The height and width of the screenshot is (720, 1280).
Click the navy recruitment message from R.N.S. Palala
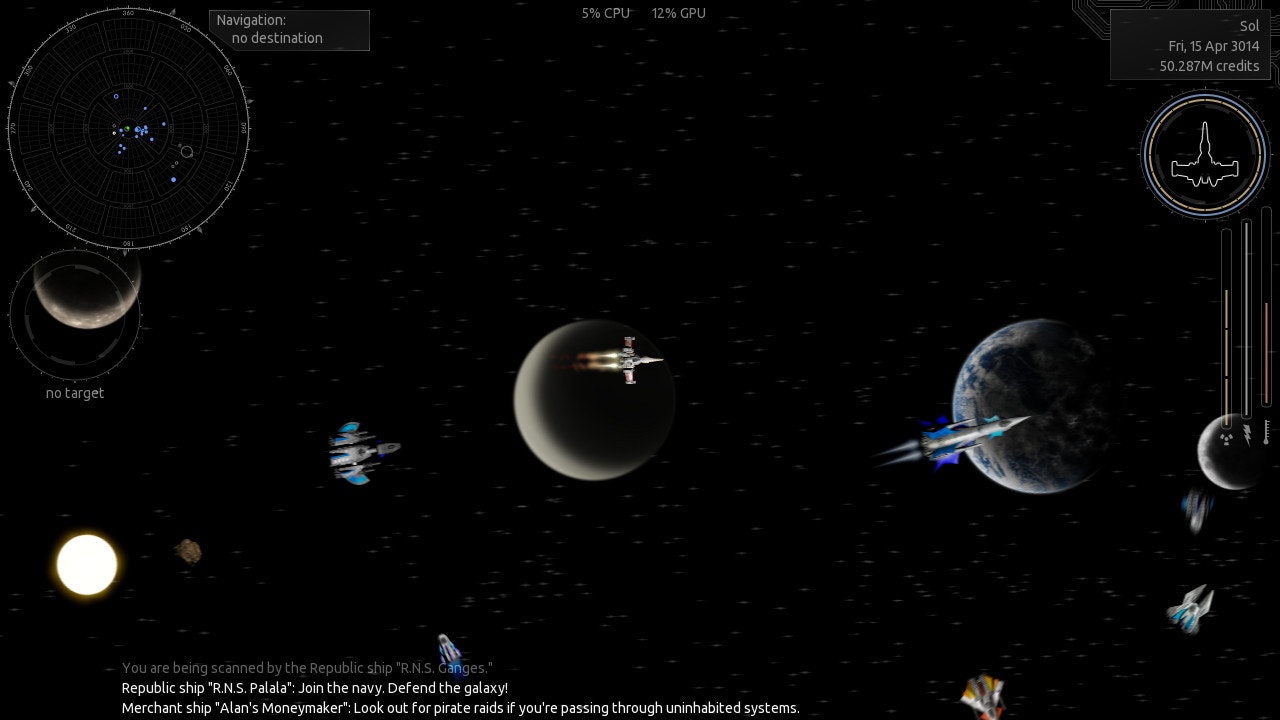click(x=314, y=688)
